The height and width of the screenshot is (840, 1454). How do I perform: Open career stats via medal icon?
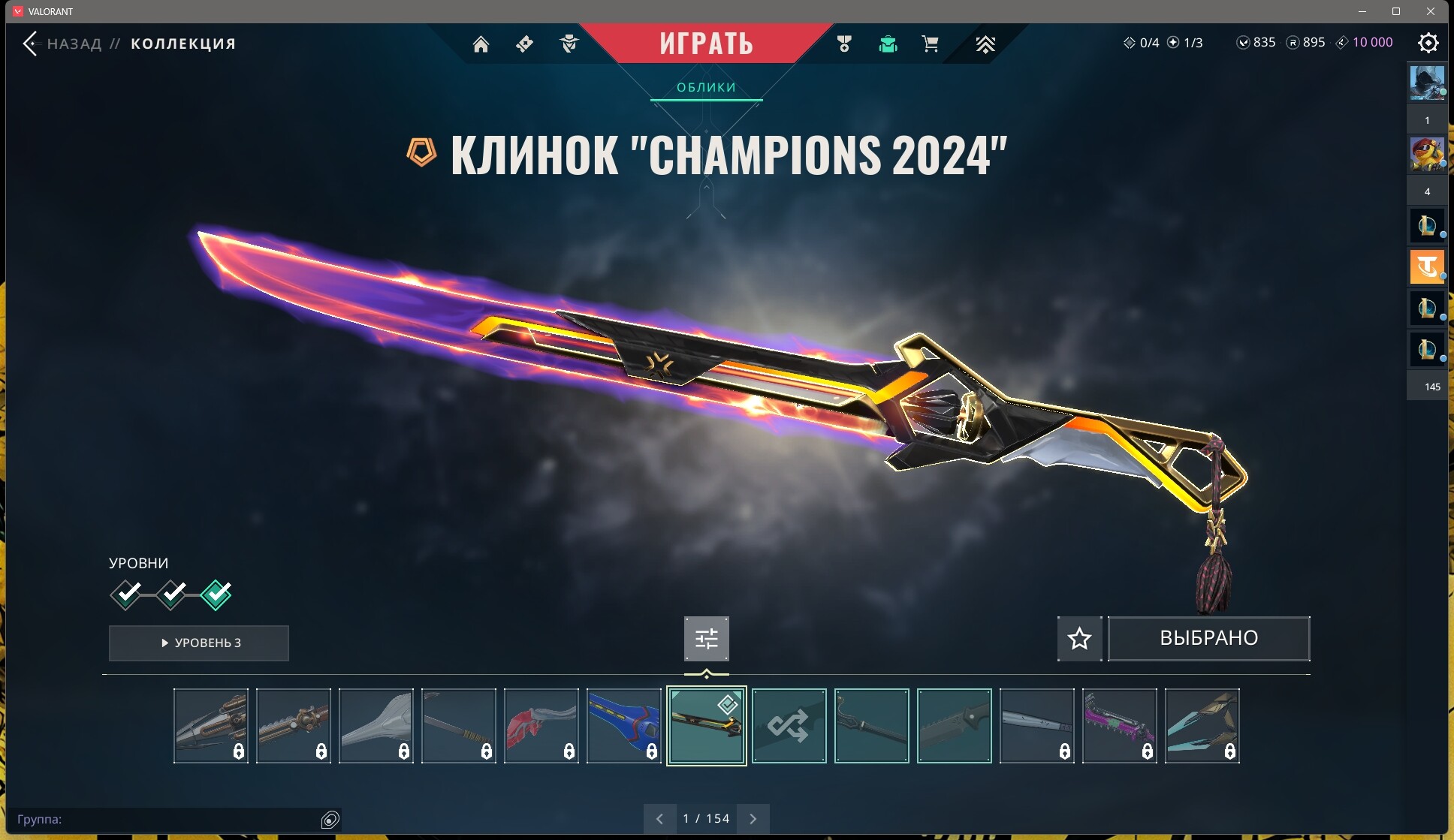click(845, 44)
